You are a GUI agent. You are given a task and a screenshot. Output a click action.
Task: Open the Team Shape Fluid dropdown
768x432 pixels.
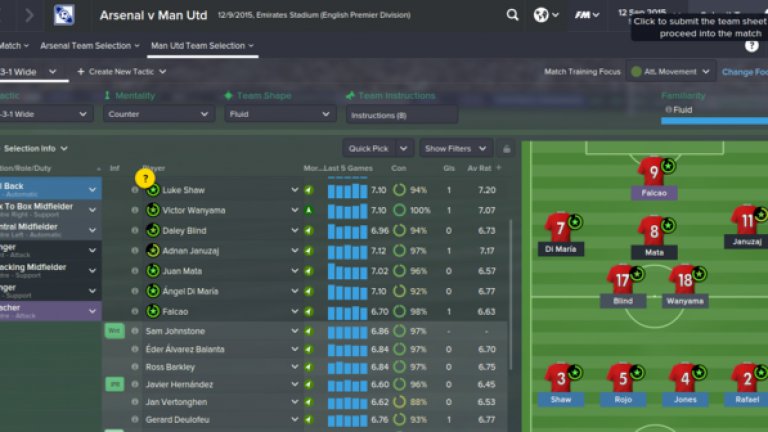[280, 115]
